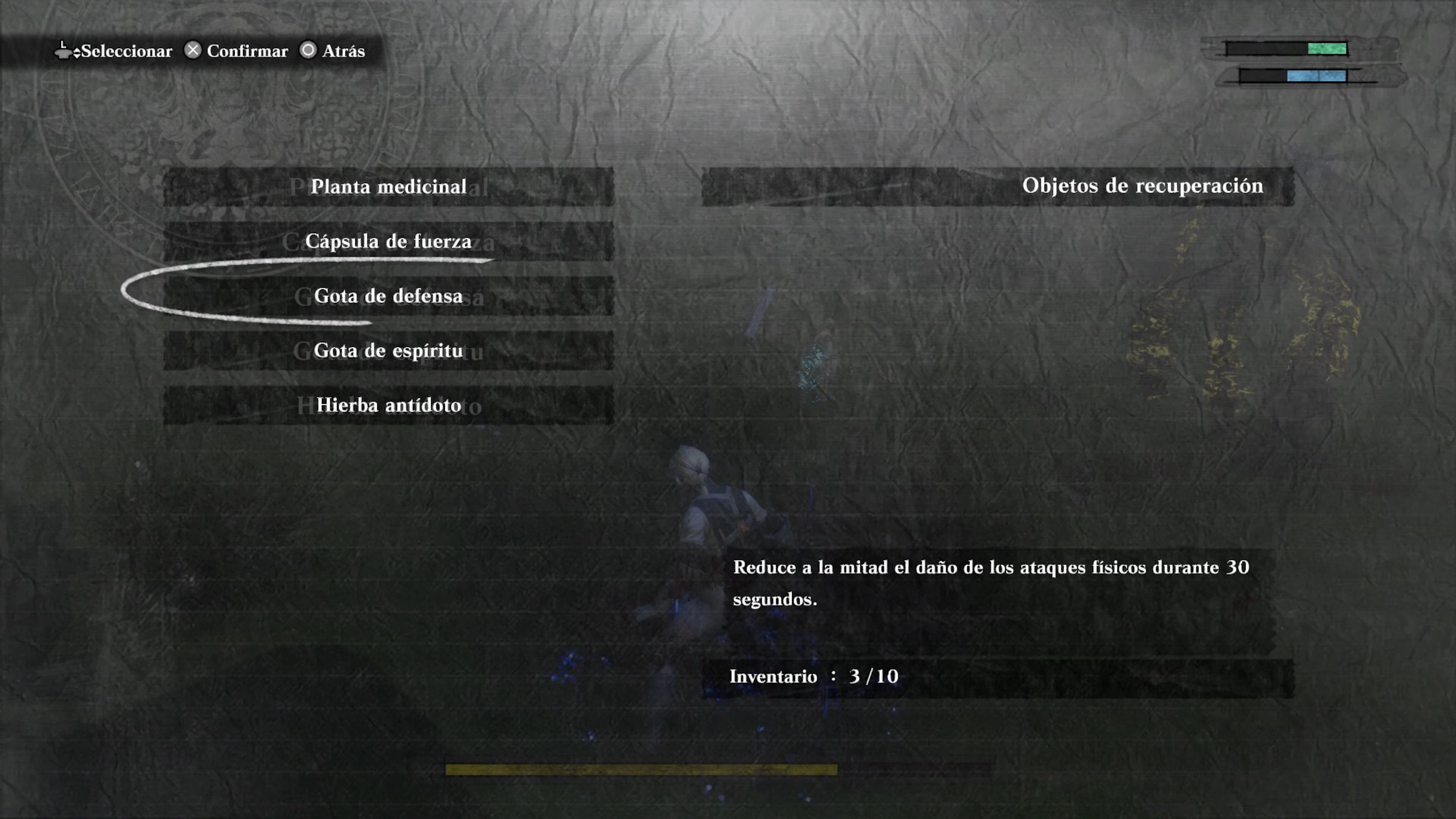This screenshot has height=819, width=1456.
Task: Click the yellow scroll progress bar
Action: click(x=642, y=769)
